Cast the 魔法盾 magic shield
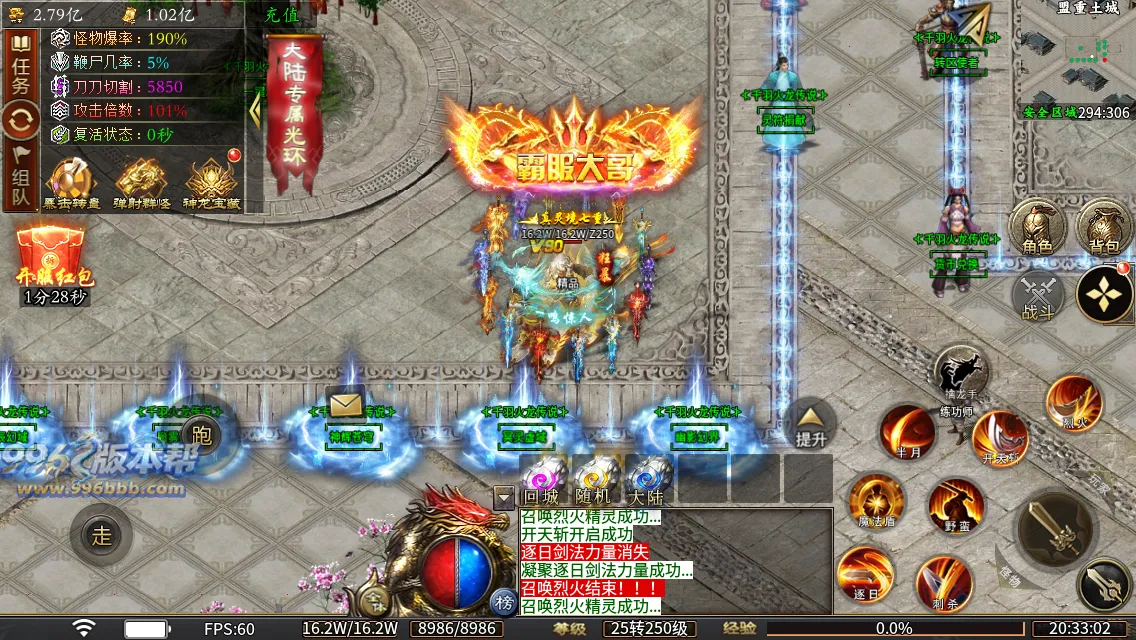Image resolution: width=1136 pixels, height=640 pixels. (876, 500)
